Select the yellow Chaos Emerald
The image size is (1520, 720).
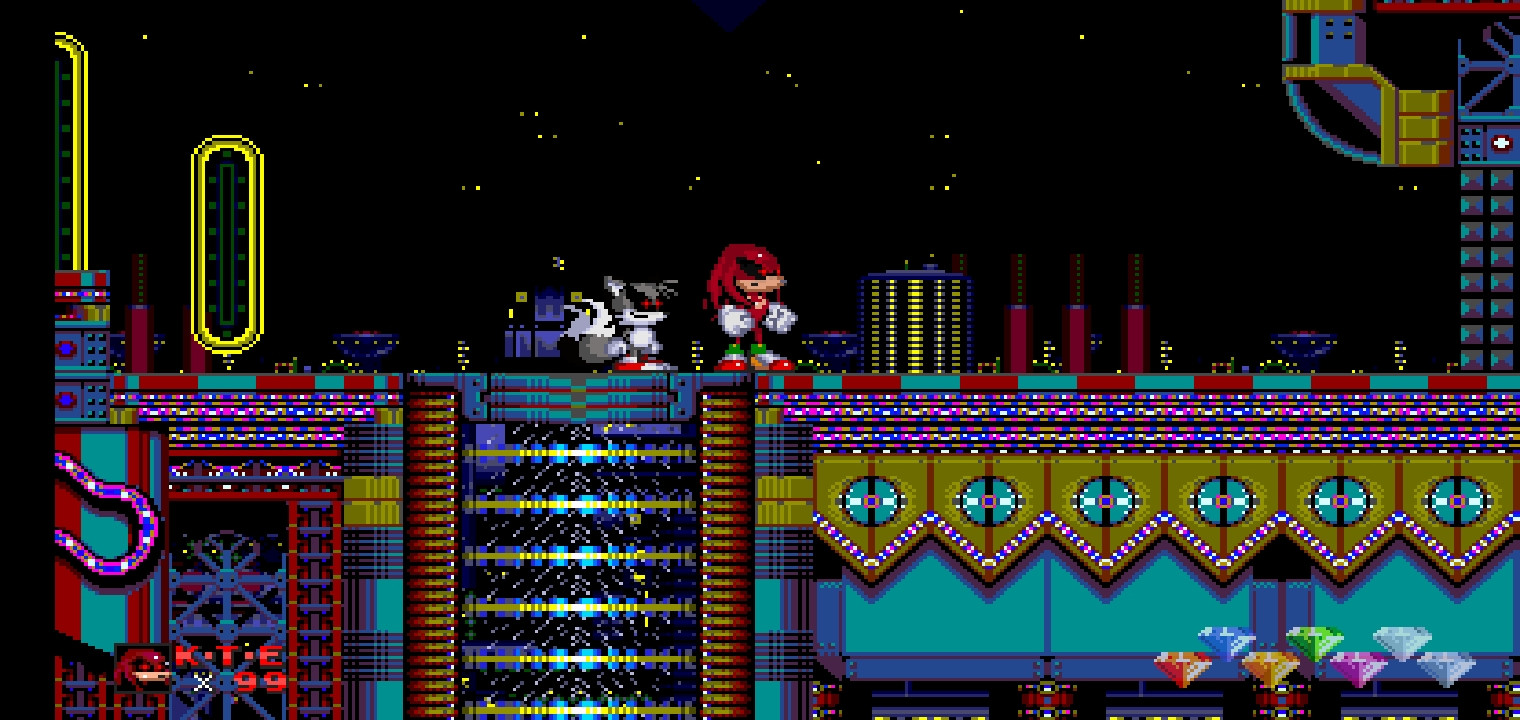point(1272,667)
